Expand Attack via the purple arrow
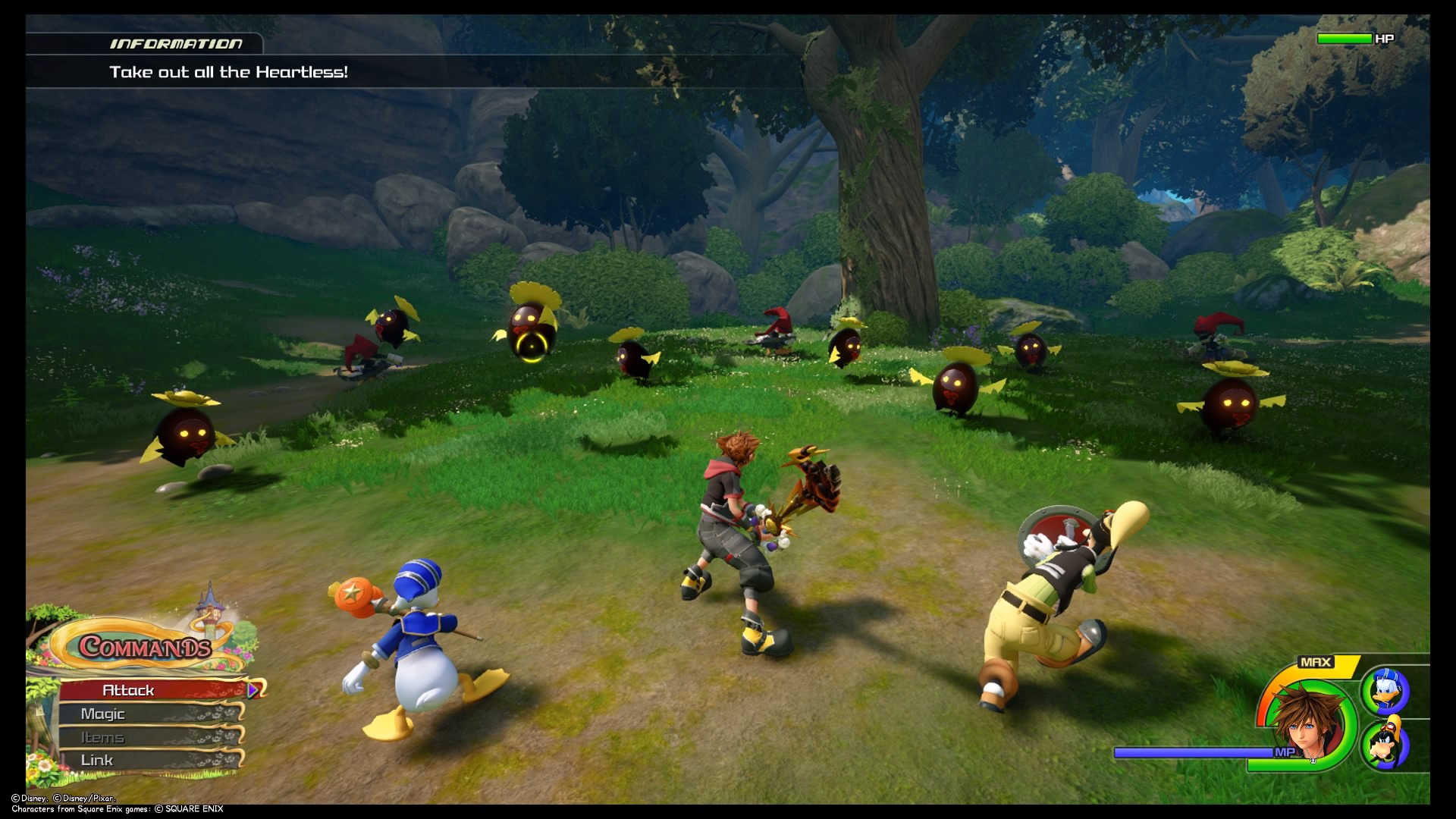This screenshot has width=1456, height=819. pos(251,691)
